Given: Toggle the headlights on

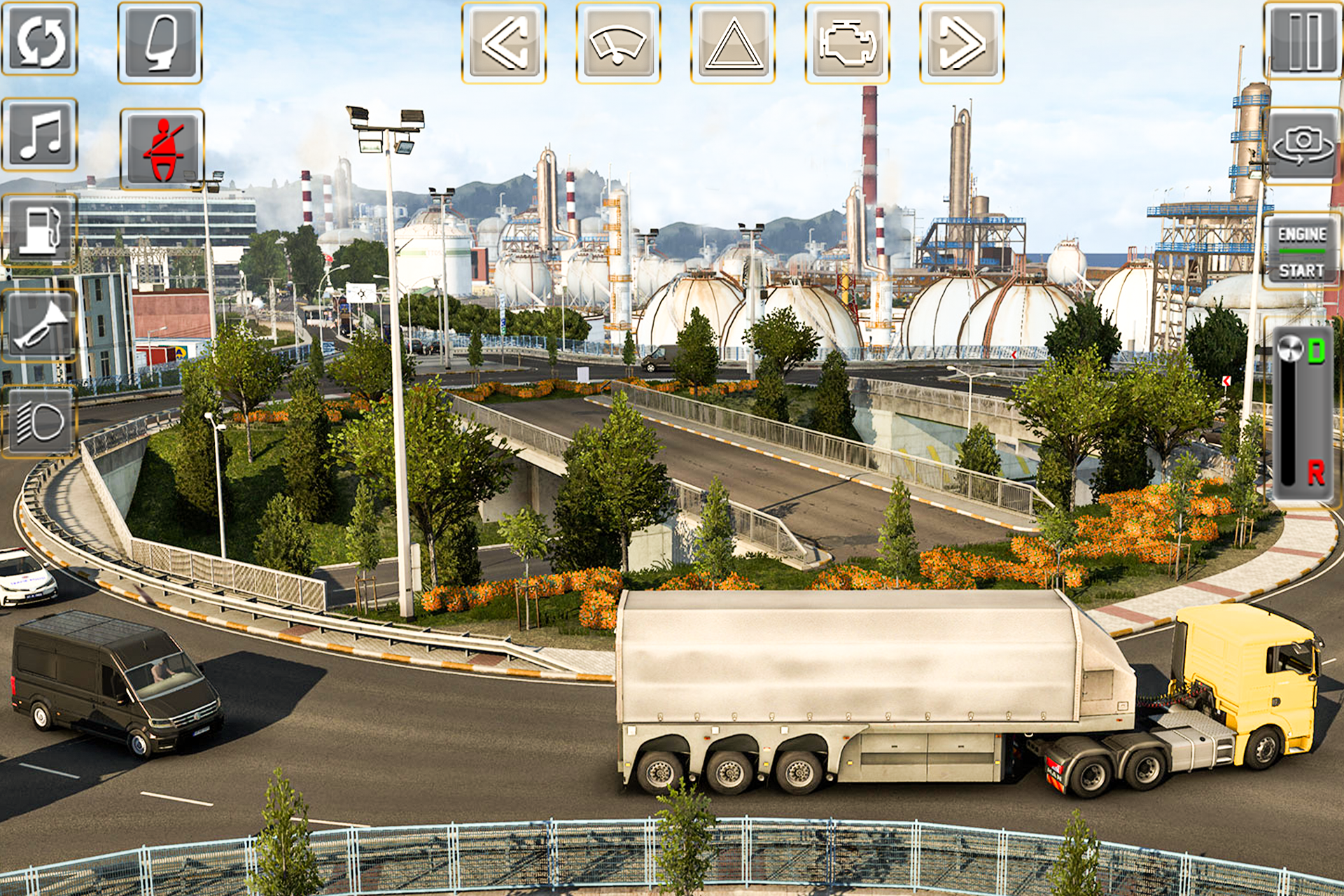Looking at the screenshot, I should click(x=40, y=420).
